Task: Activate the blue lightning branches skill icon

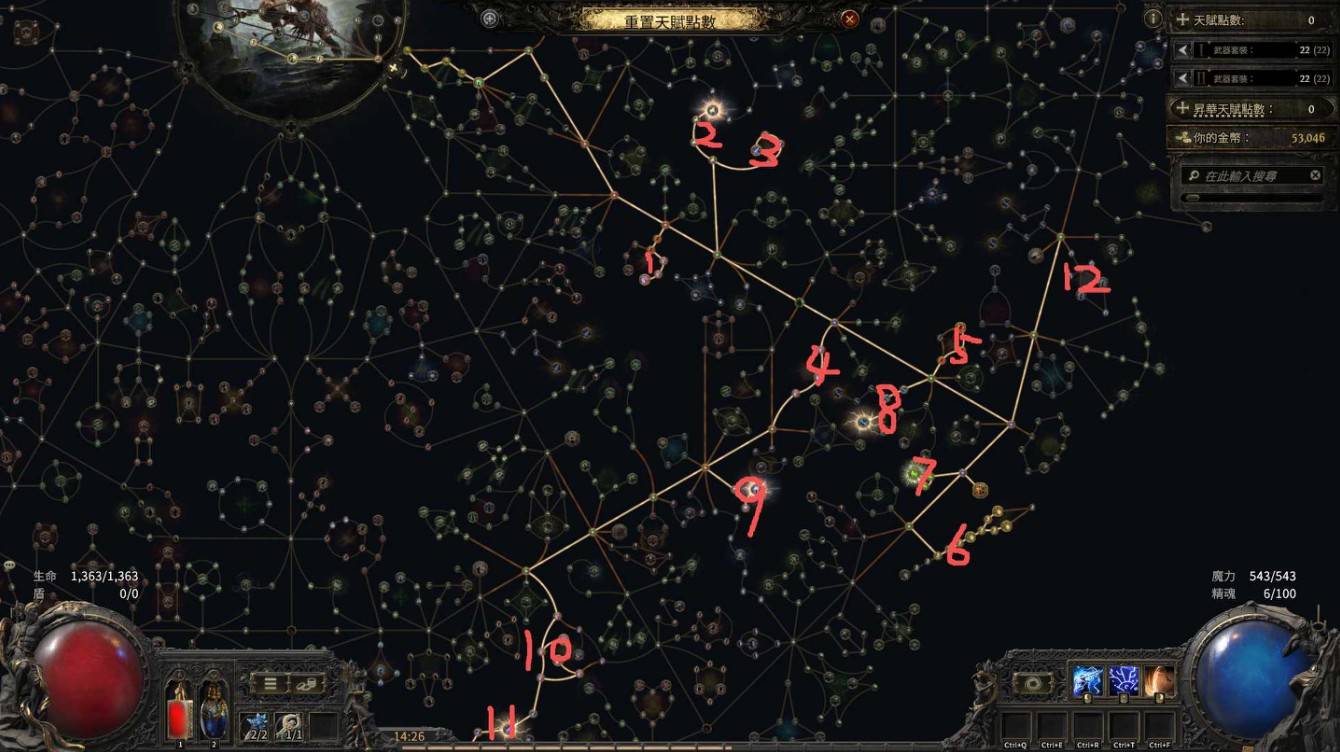Action: click(x=1123, y=682)
